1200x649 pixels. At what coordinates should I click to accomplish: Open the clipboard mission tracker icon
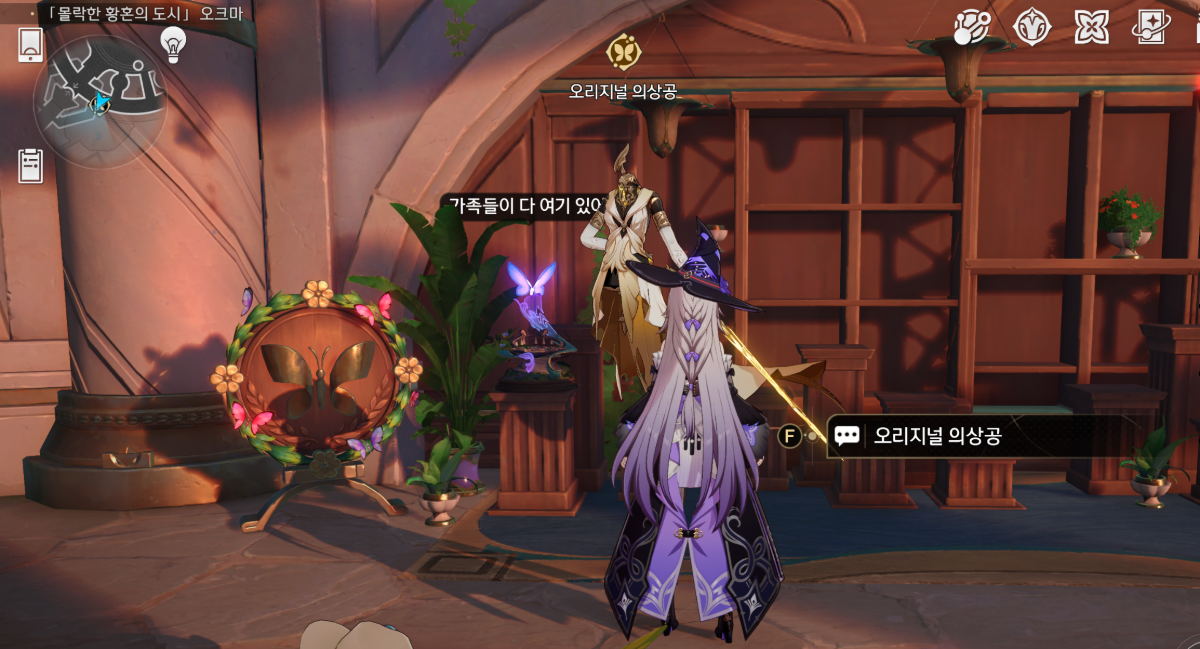tap(31, 165)
